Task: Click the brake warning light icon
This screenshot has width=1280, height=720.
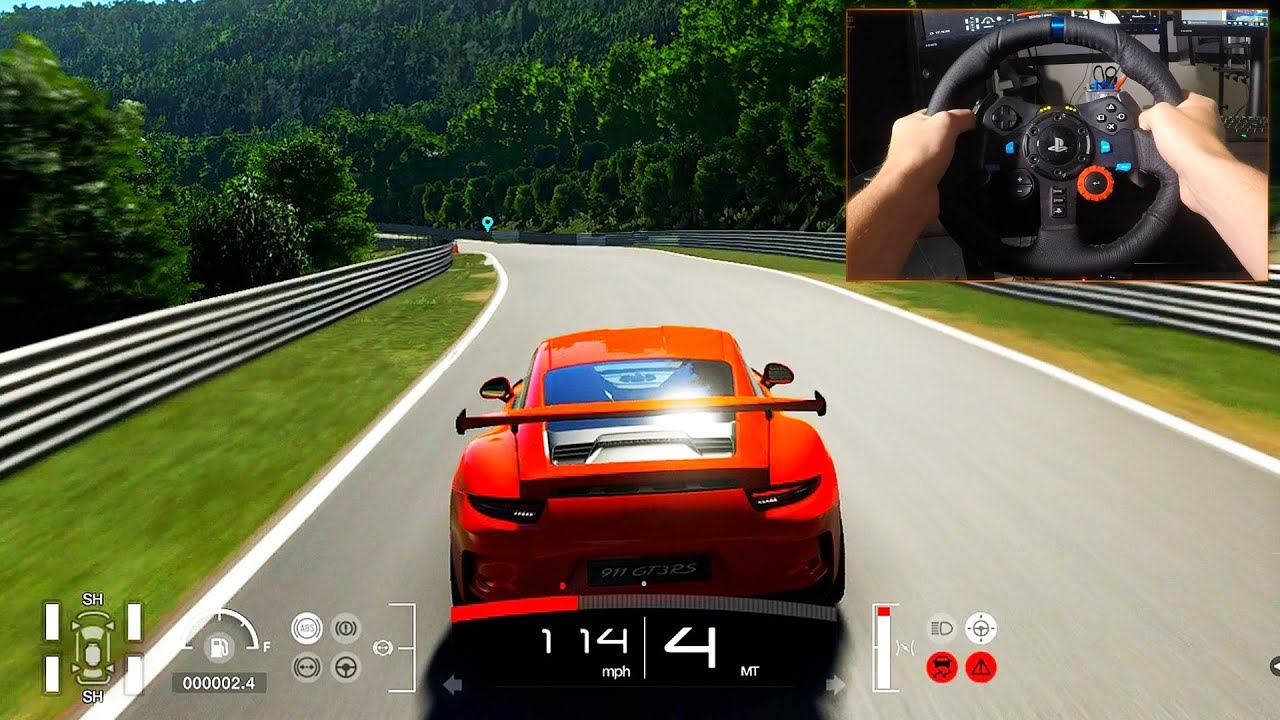Action: (x=346, y=627)
